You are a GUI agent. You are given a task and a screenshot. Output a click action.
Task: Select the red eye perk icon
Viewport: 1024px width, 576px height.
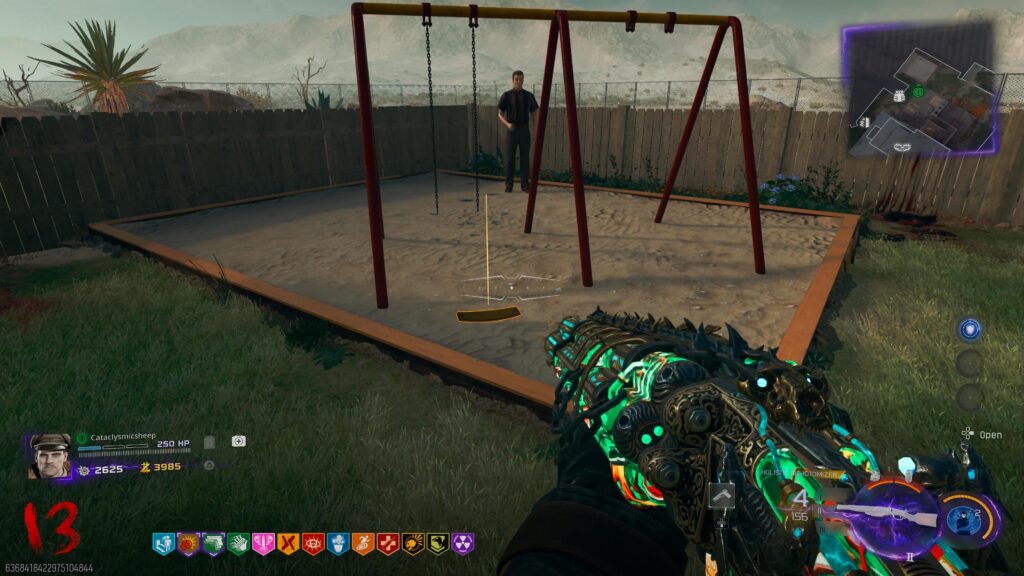(x=313, y=543)
